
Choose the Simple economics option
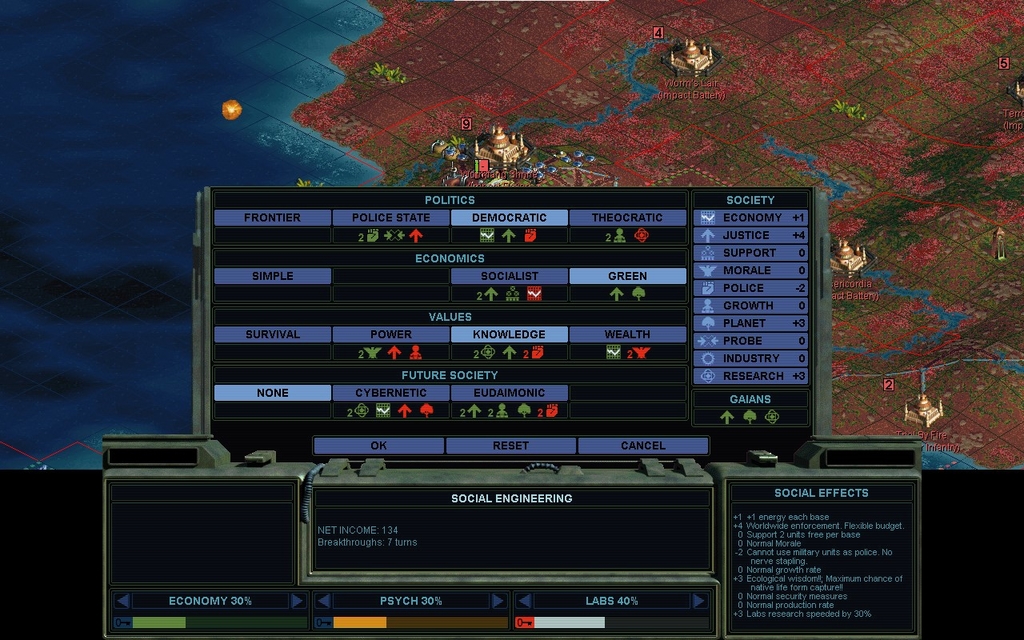tap(272, 276)
